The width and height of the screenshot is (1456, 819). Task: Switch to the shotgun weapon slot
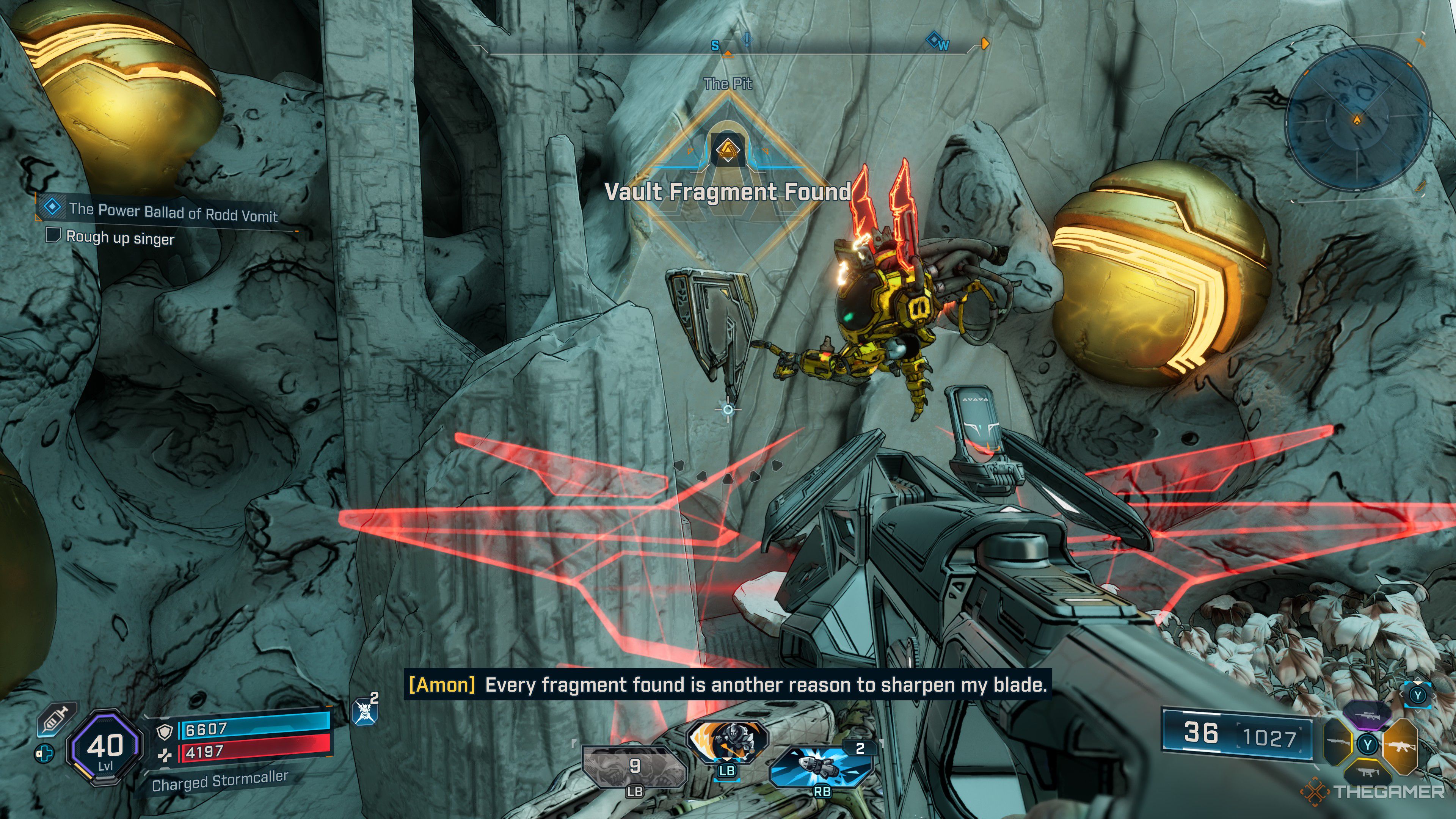pyautogui.click(x=1338, y=743)
